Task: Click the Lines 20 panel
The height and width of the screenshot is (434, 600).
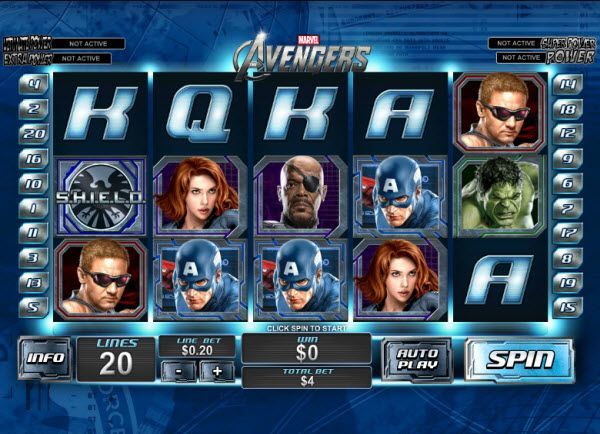Action: click(116, 359)
